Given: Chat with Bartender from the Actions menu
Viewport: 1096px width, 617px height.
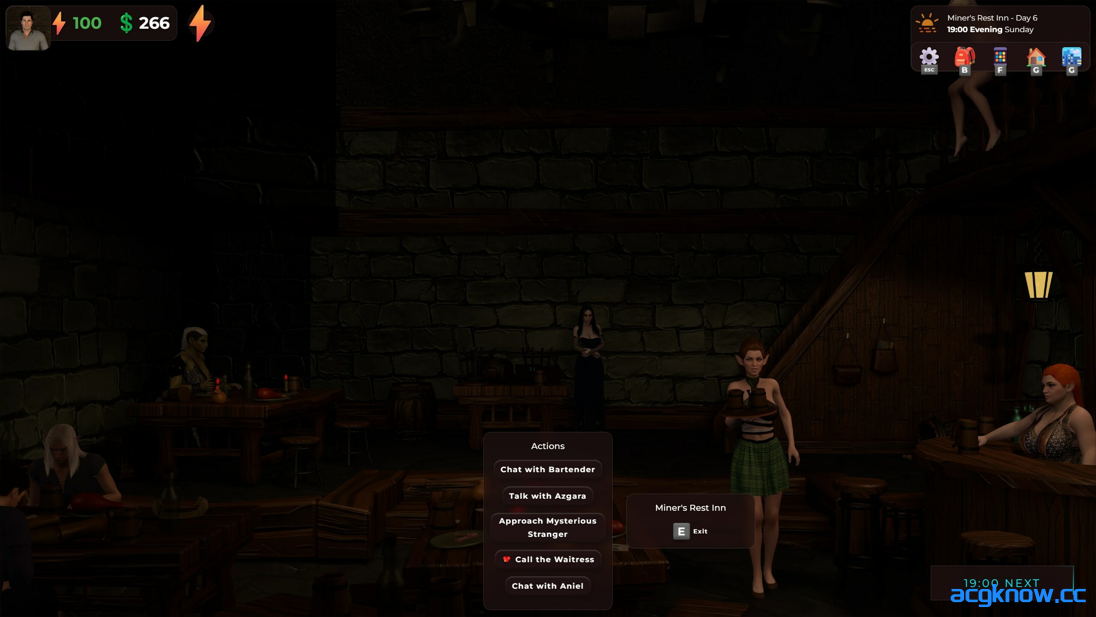Looking at the screenshot, I should click(x=547, y=469).
